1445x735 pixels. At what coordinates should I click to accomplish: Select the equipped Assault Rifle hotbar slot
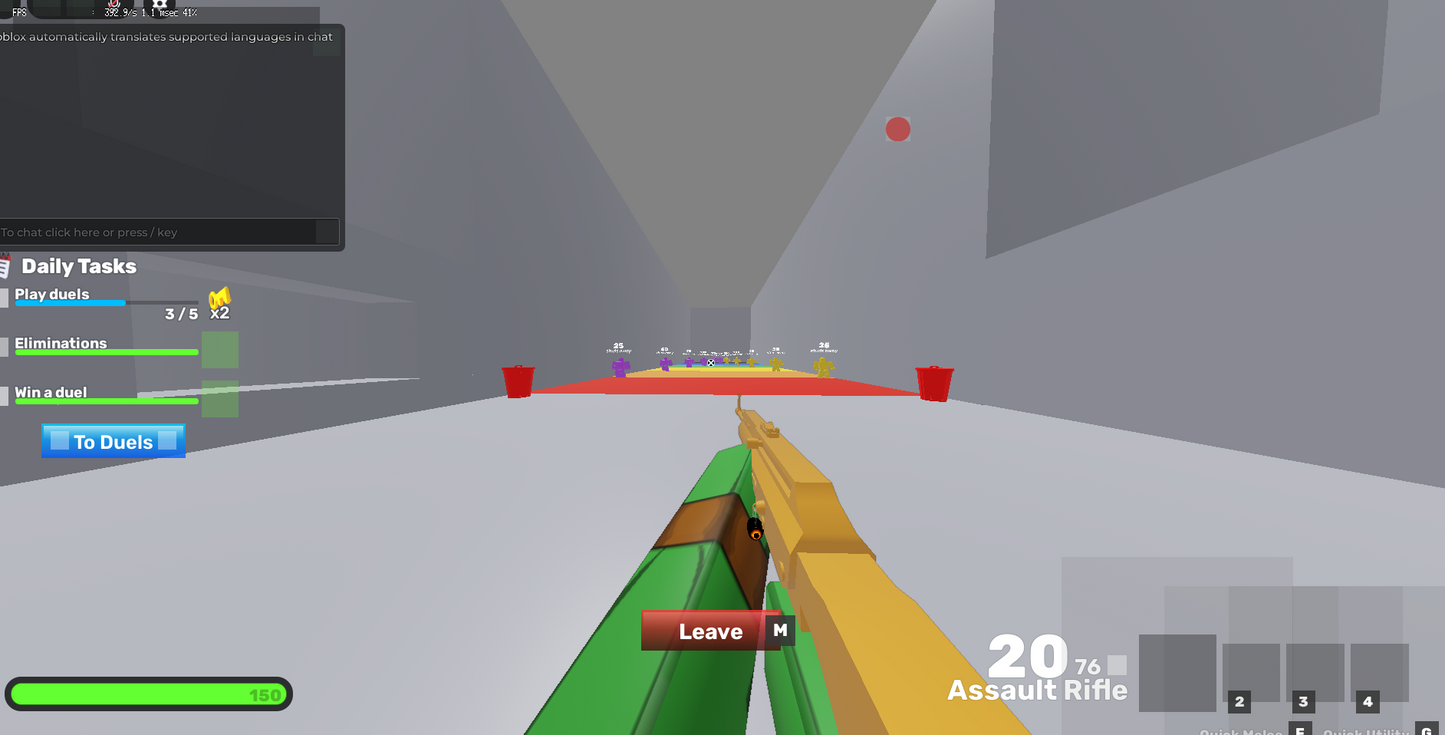pyautogui.click(x=1178, y=673)
